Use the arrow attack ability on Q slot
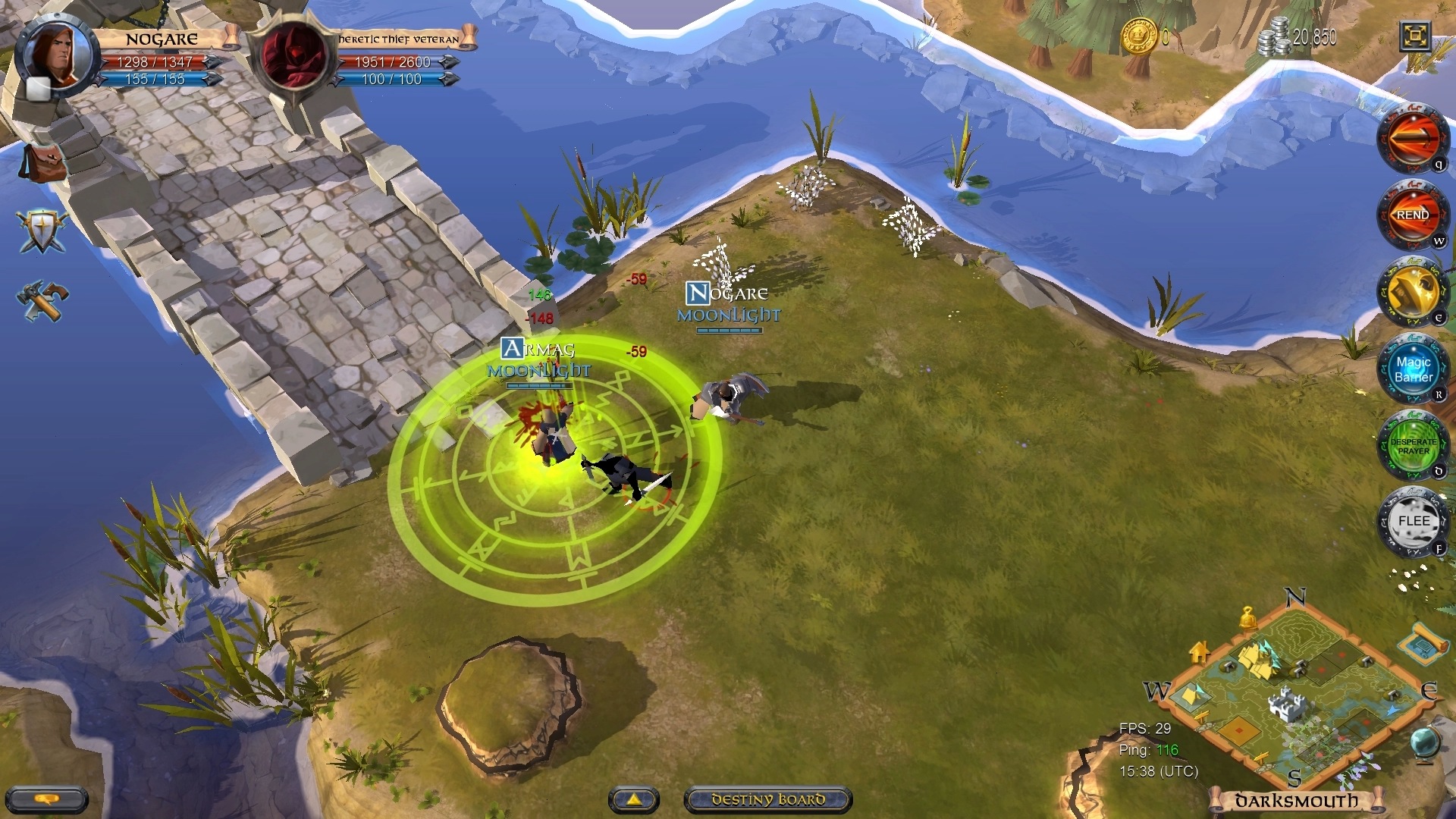This screenshot has width=1456, height=819. 1412,138
